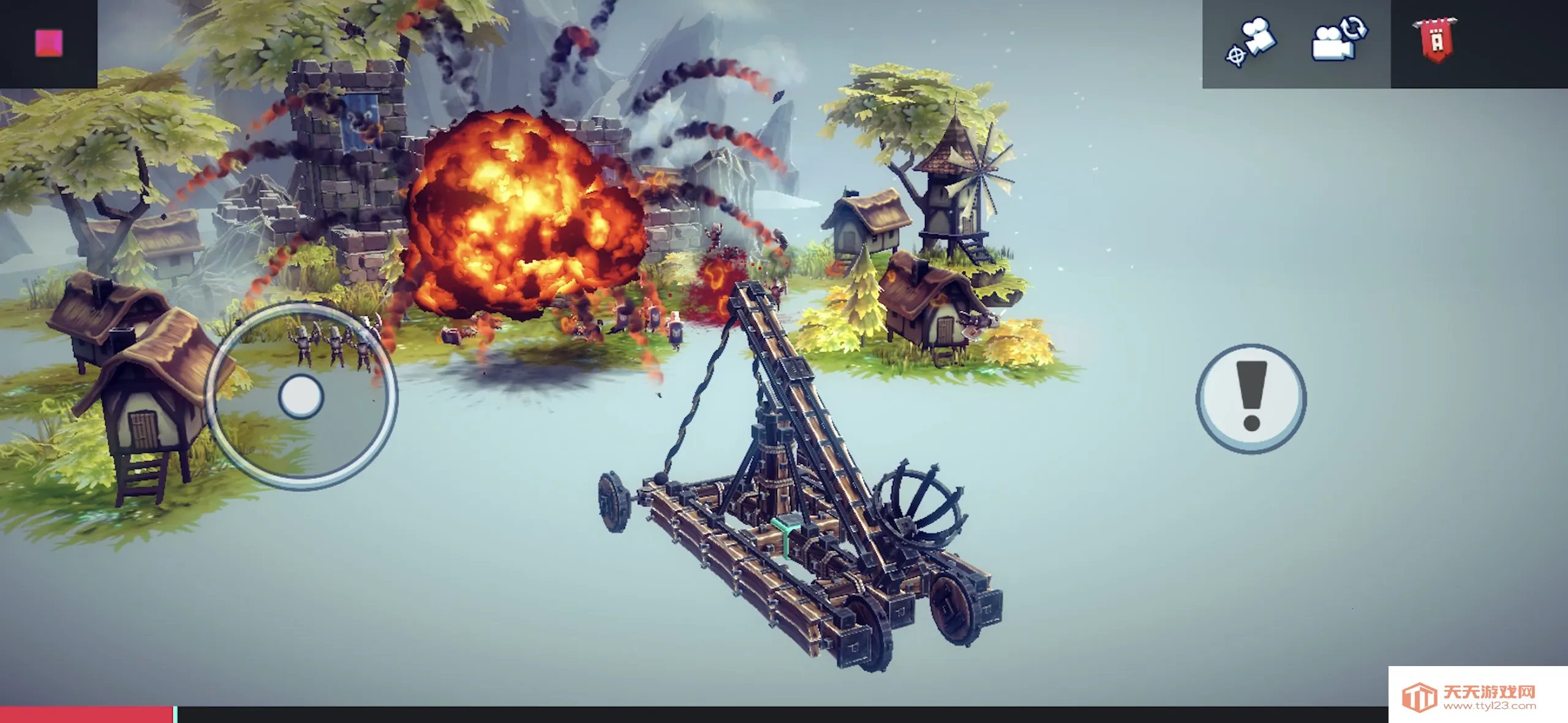Click the virtual joystick knob
Viewport: 1568px width, 723px height.
coord(301,397)
